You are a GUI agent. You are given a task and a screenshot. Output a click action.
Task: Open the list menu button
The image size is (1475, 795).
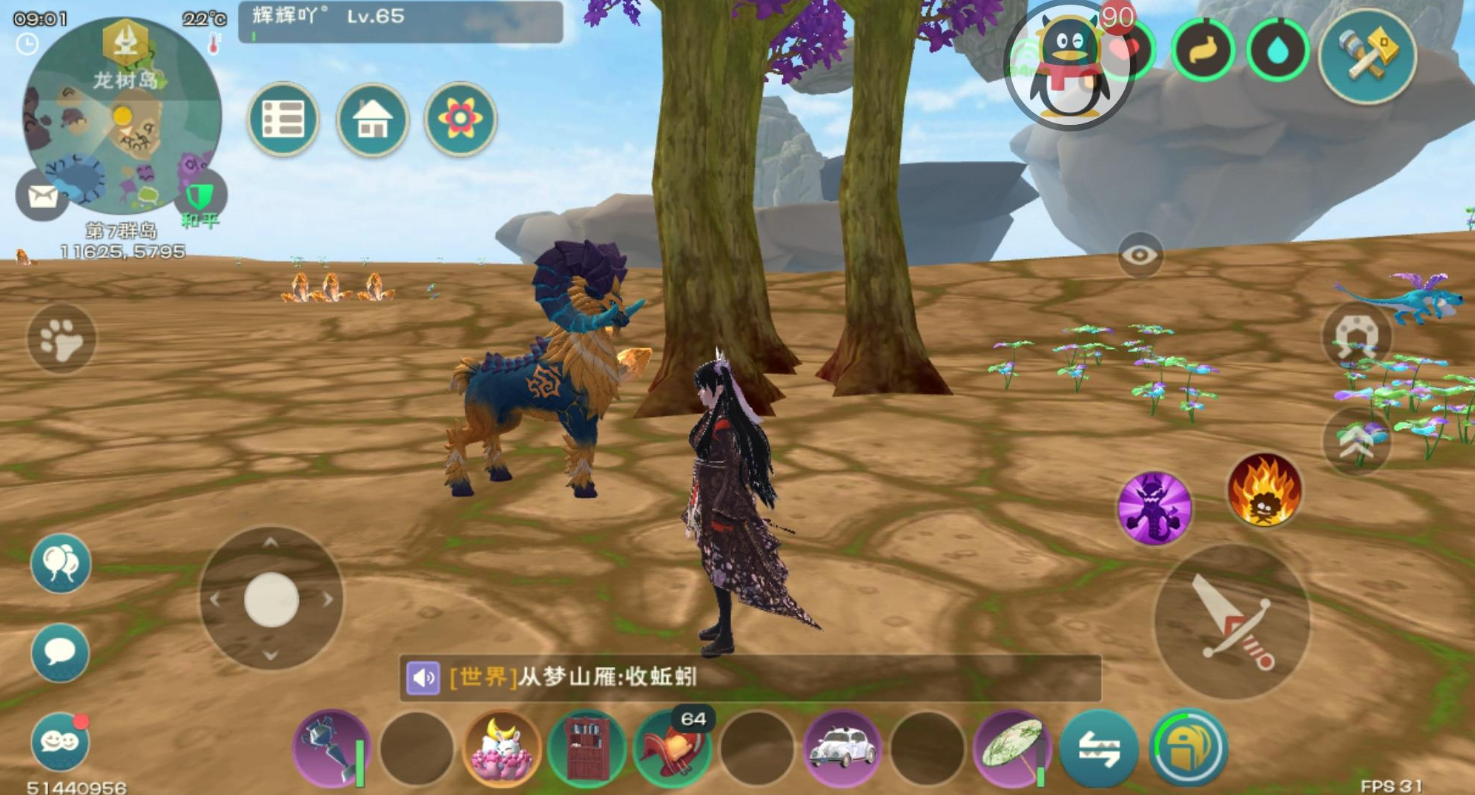tap(283, 119)
